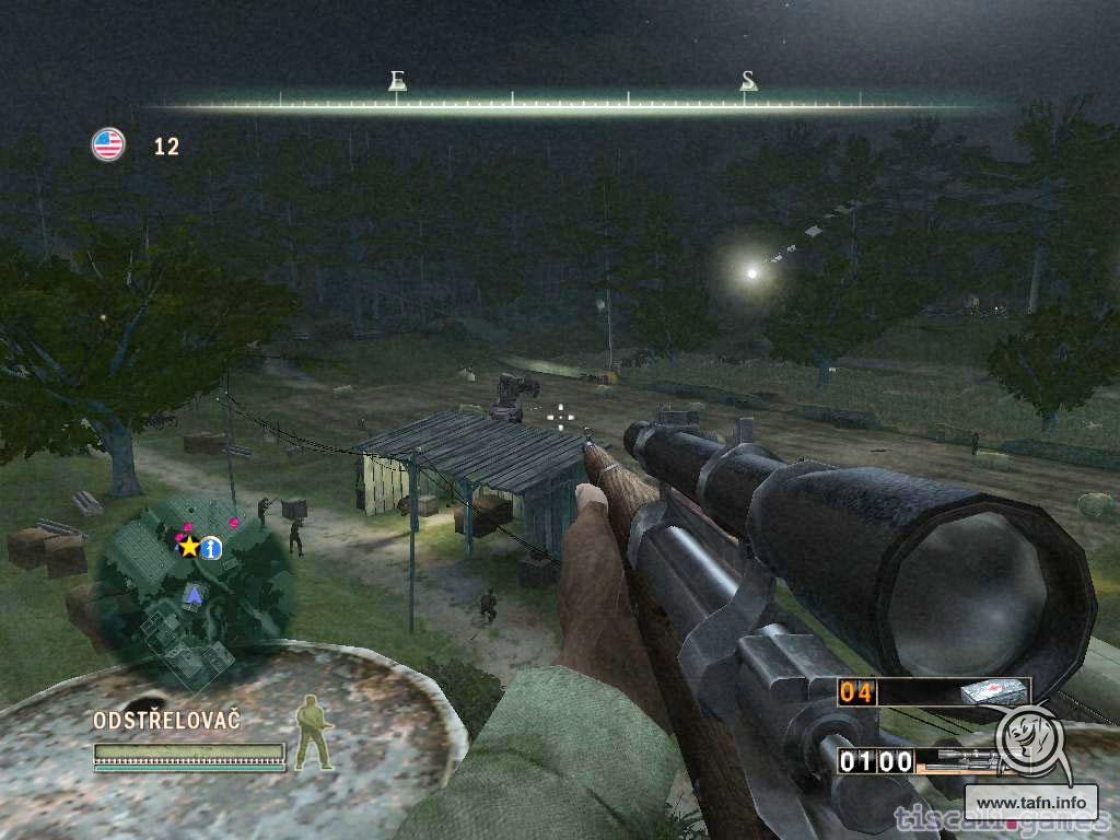The image size is (1120, 840).
Task: Click the blue player arrow on minimap
Action: coord(193,597)
